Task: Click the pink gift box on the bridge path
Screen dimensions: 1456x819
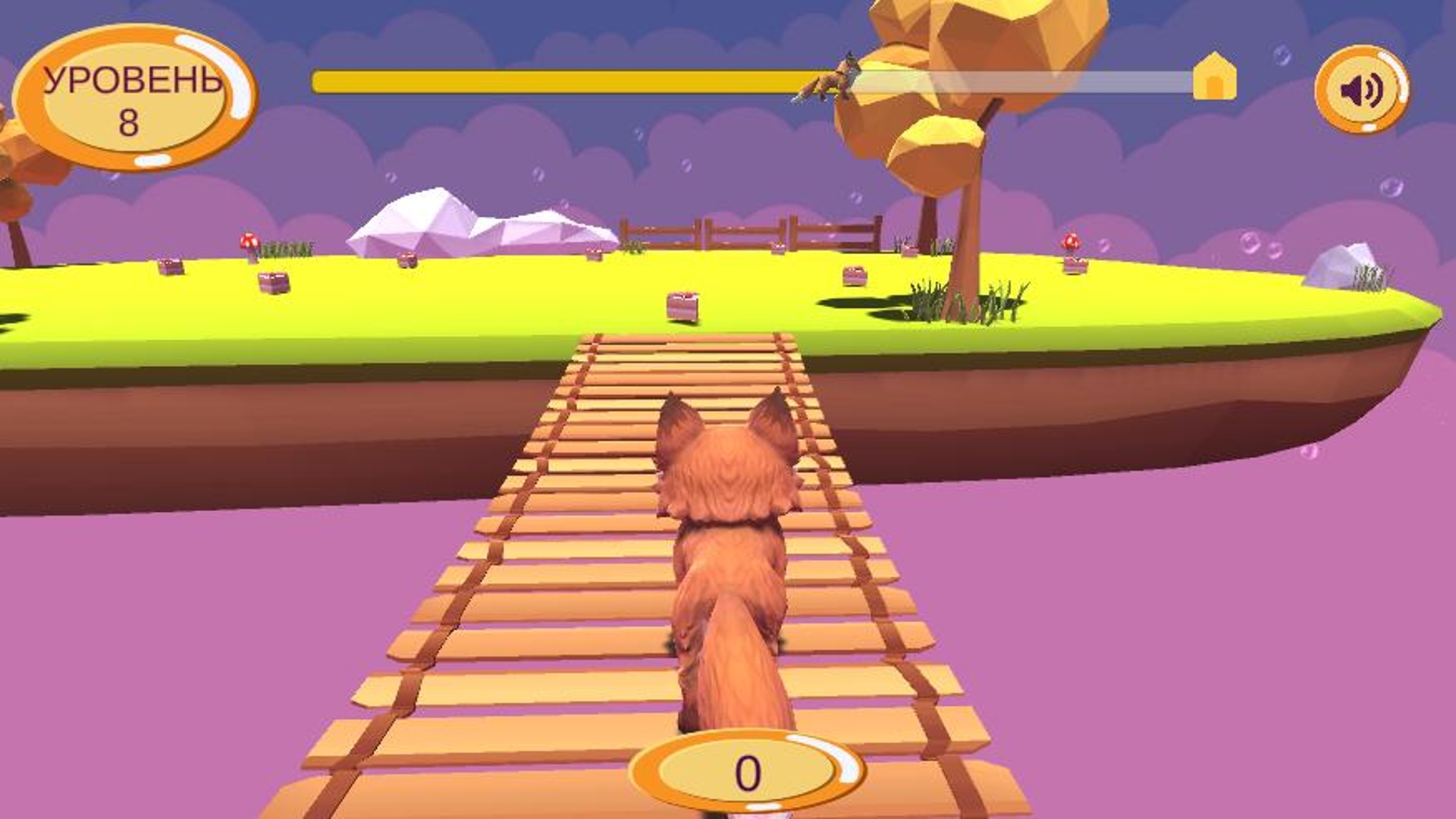Action: pyautogui.click(x=681, y=303)
